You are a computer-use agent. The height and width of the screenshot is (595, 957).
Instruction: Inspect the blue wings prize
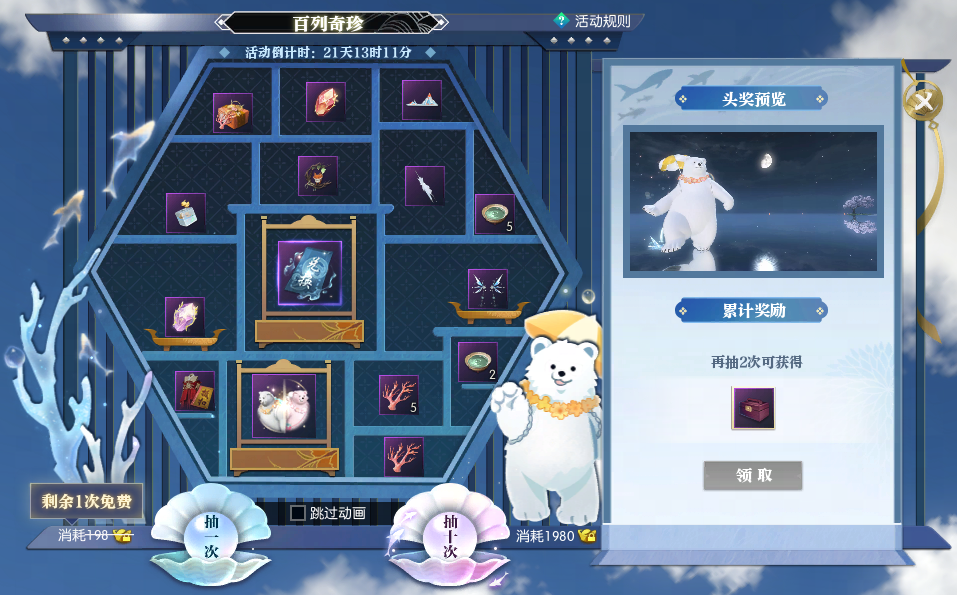(x=488, y=289)
